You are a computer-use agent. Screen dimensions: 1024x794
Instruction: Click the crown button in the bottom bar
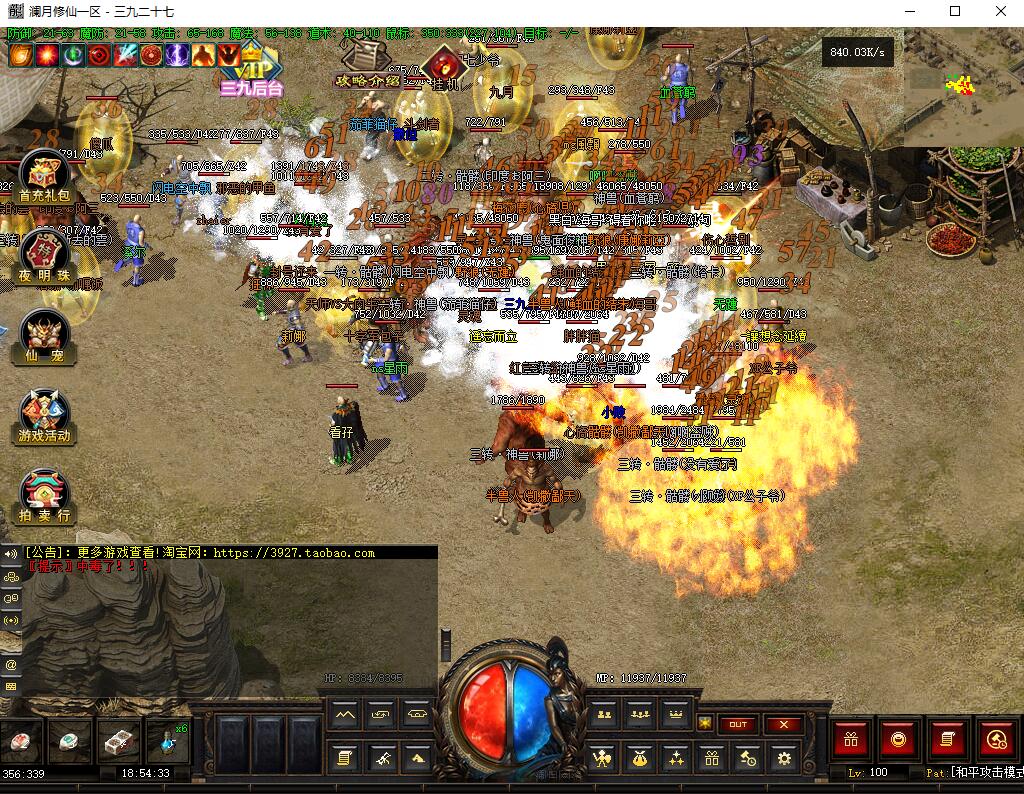click(675, 713)
